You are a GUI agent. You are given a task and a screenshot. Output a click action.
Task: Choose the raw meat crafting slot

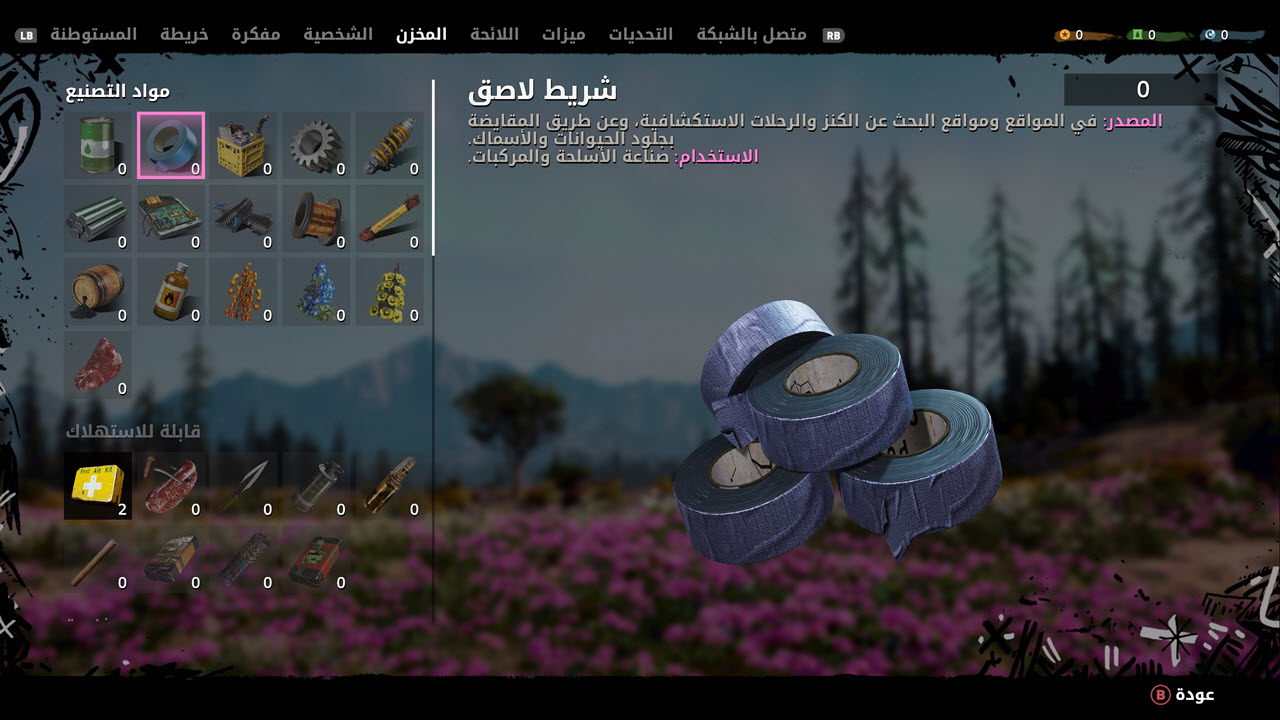98,366
